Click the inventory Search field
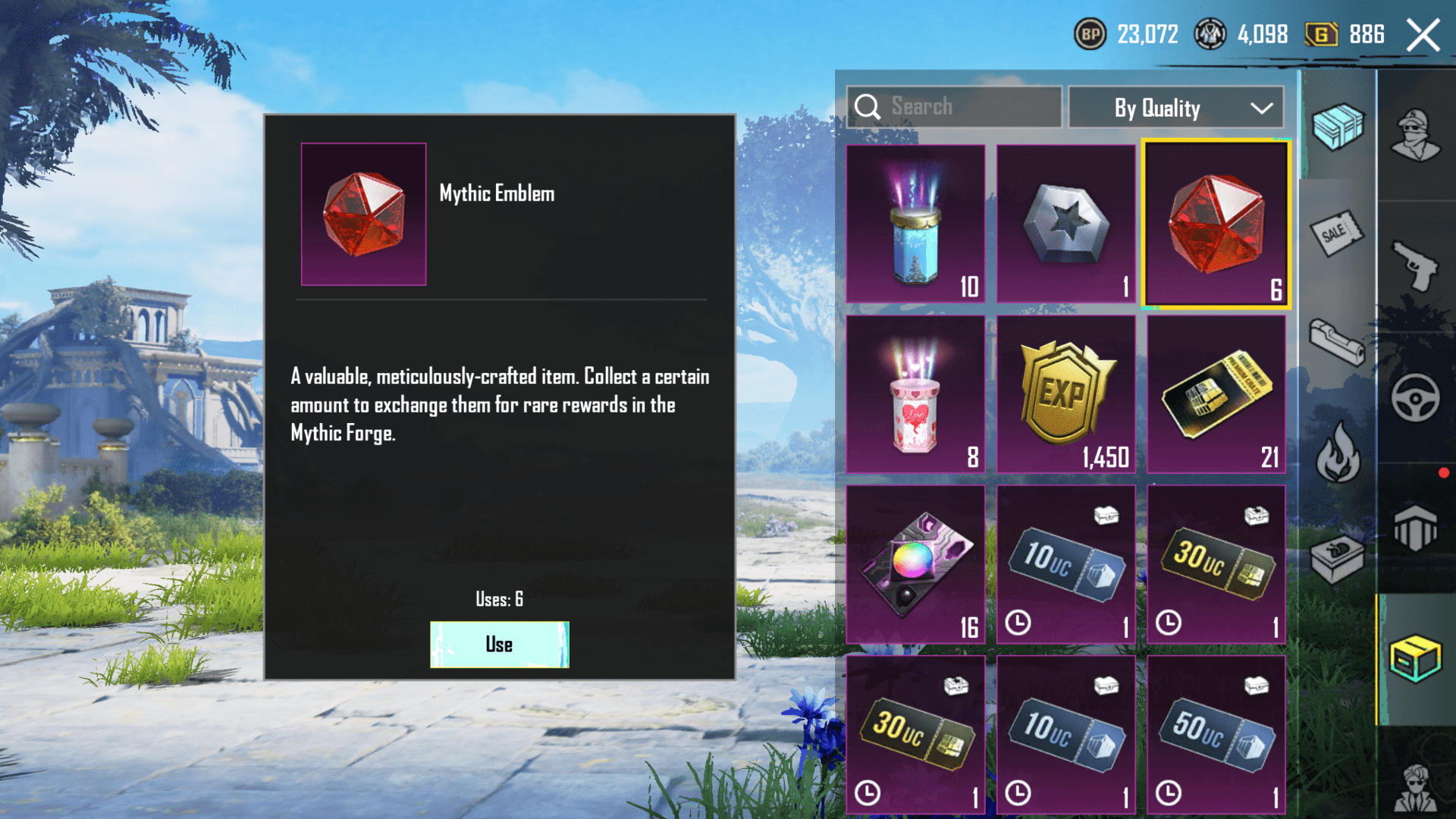 point(954,107)
